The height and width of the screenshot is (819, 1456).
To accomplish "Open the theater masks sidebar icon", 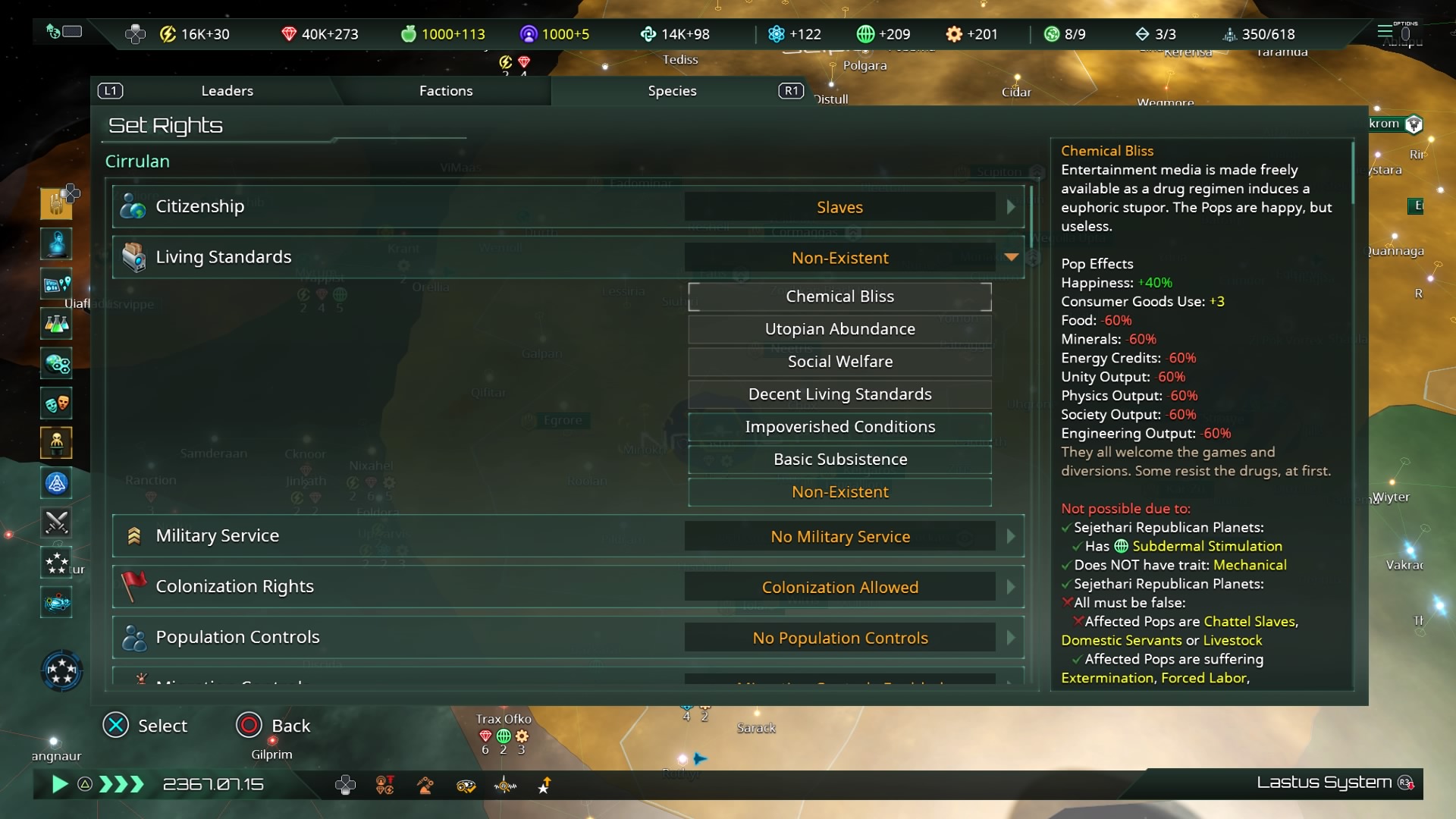I will 57,403.
